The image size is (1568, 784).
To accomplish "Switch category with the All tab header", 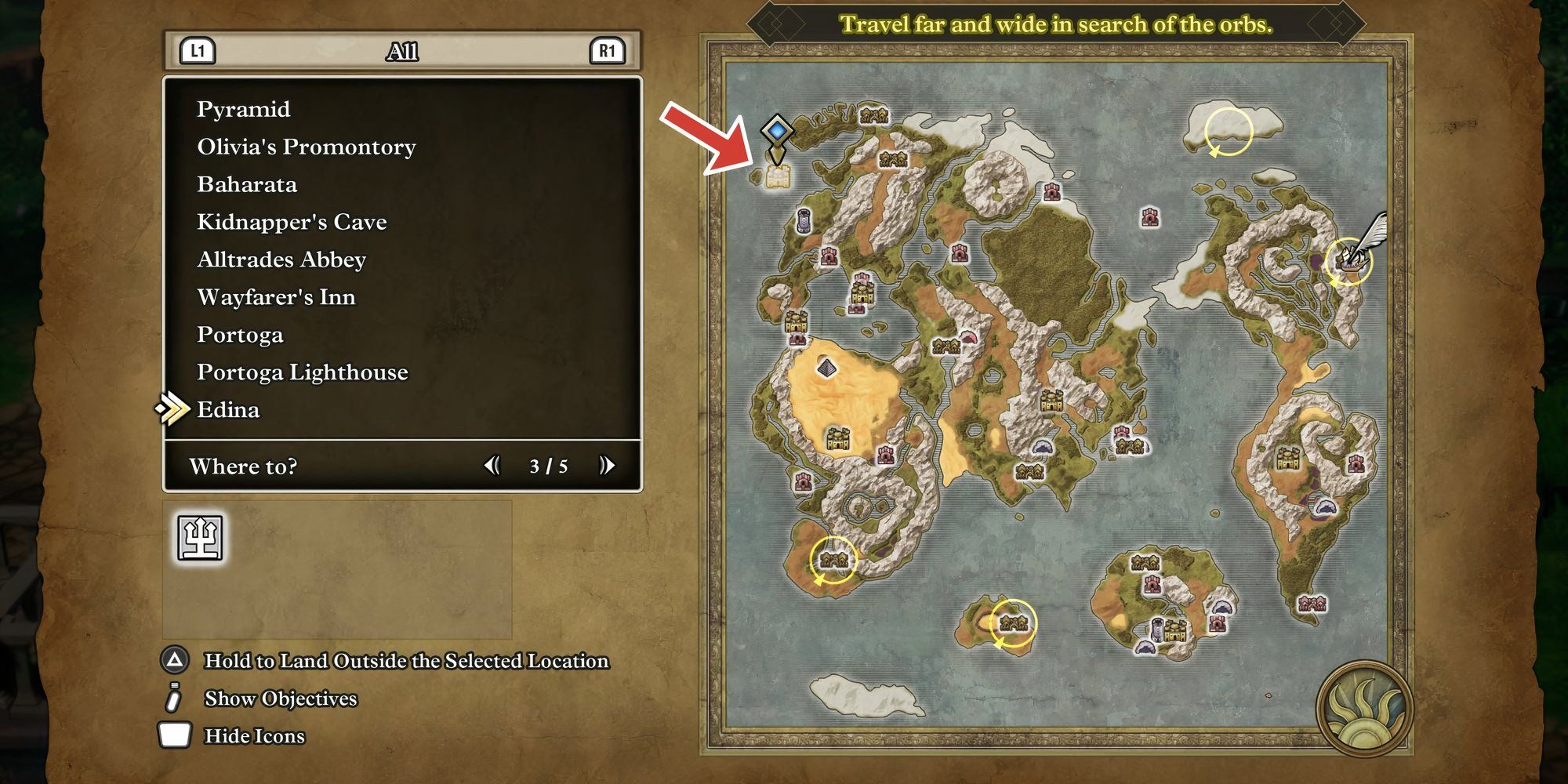I will point(402,52).
